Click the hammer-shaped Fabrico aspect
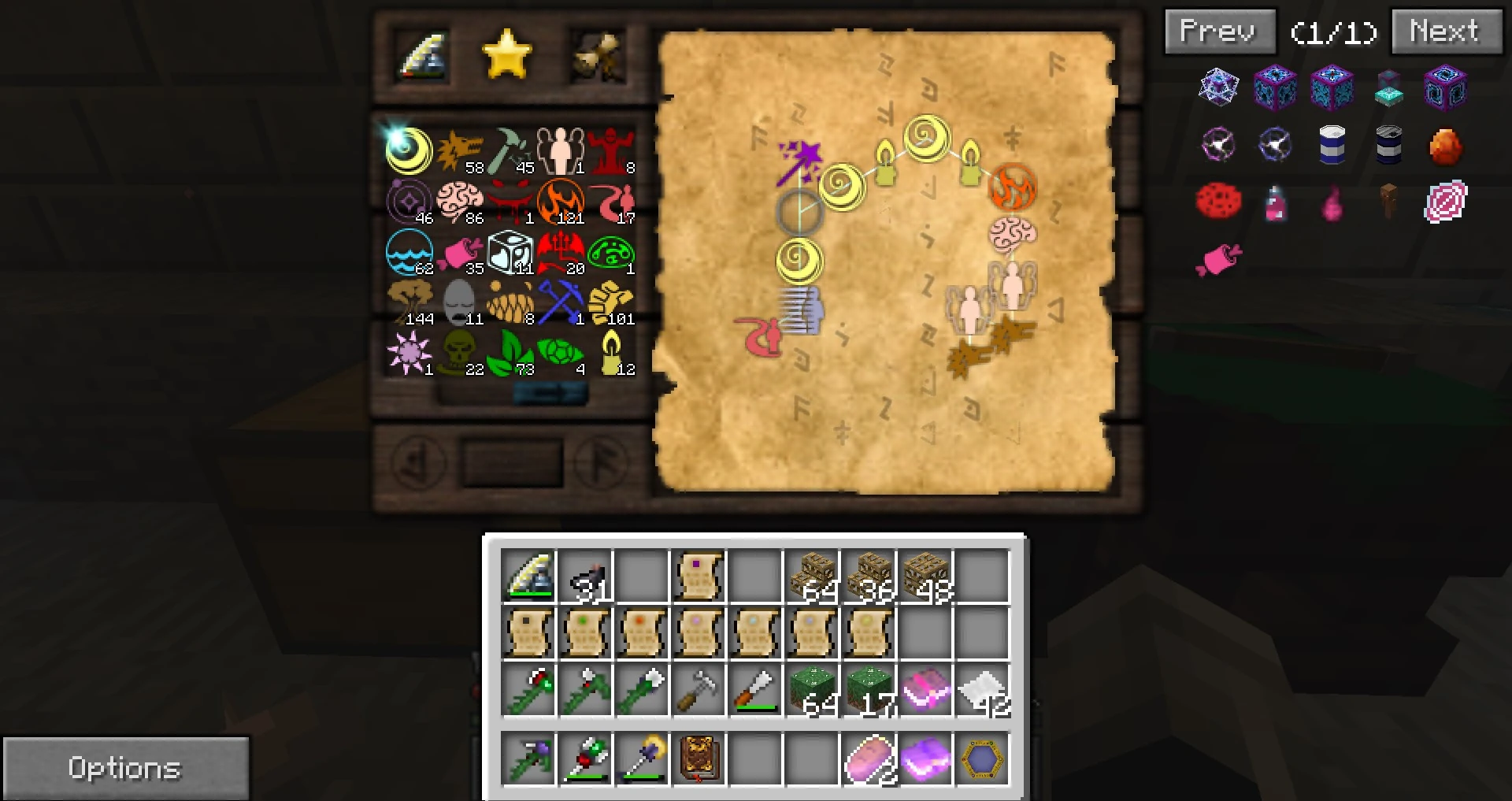 pyautogui.click(x=510, y=148)
